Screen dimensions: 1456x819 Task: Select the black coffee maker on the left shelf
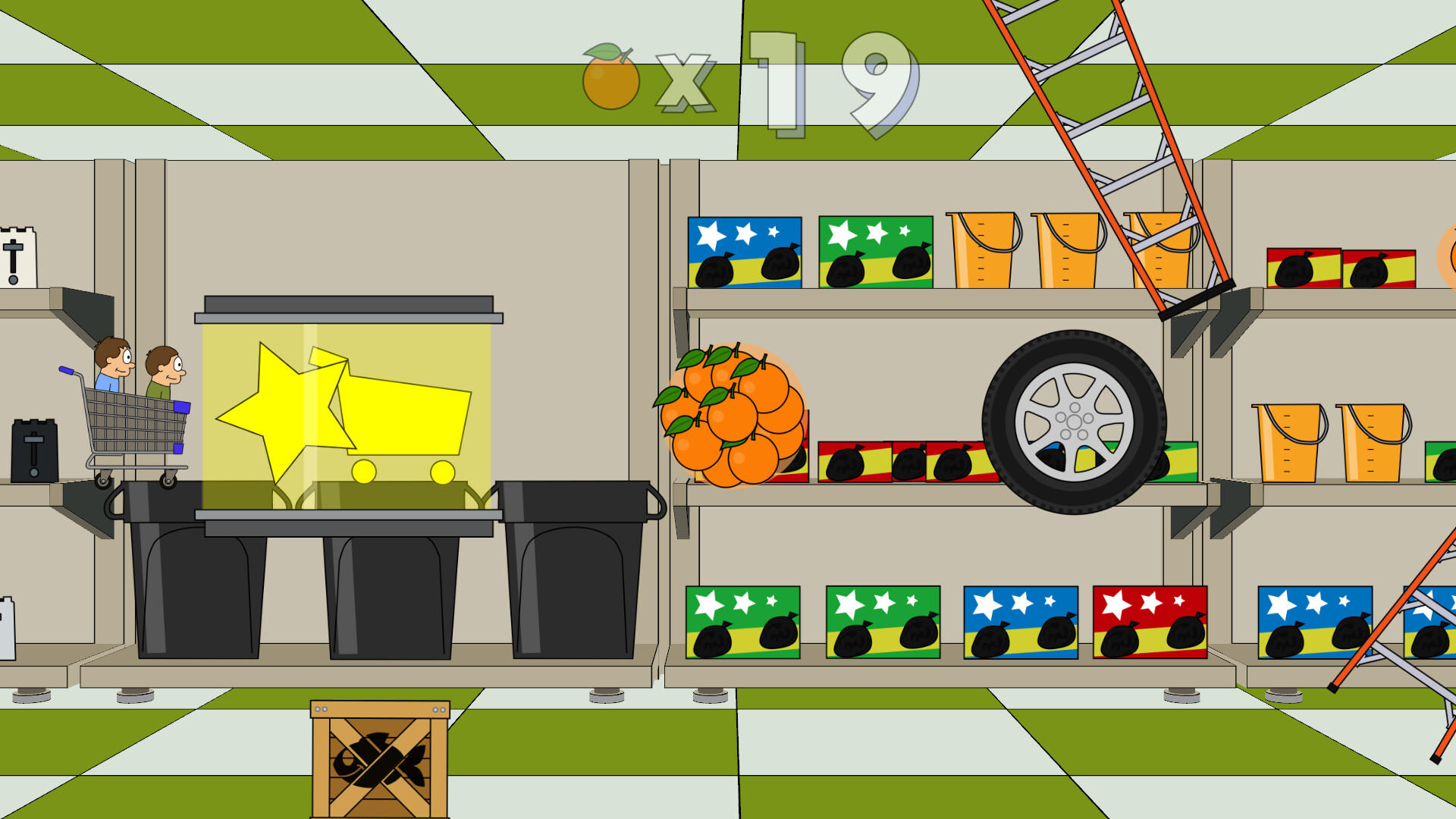coord(34,447)
